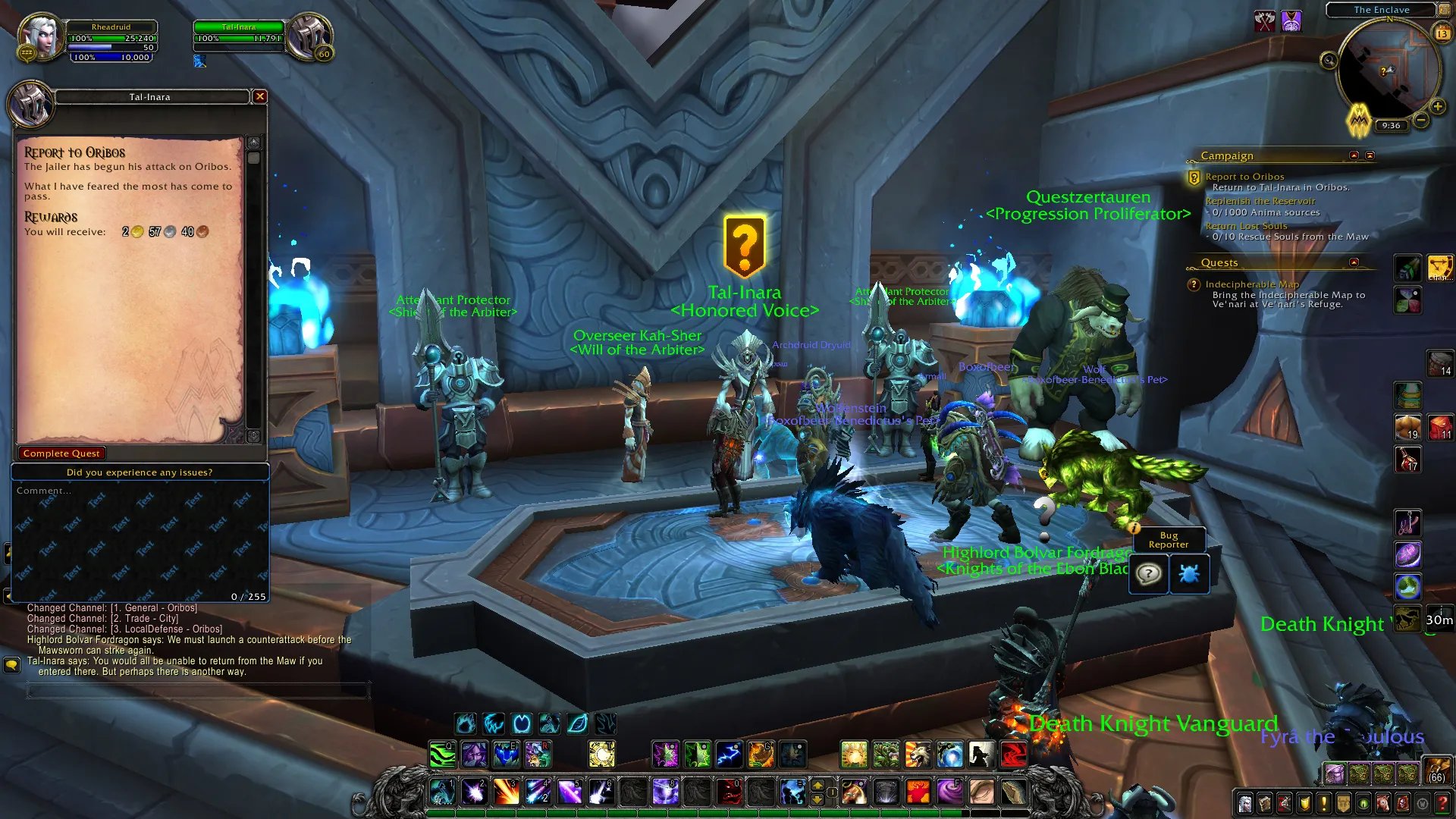Select Report to Oribos in quest tracker
This screenshot has width=1456, height=819.
(1244, 177)
